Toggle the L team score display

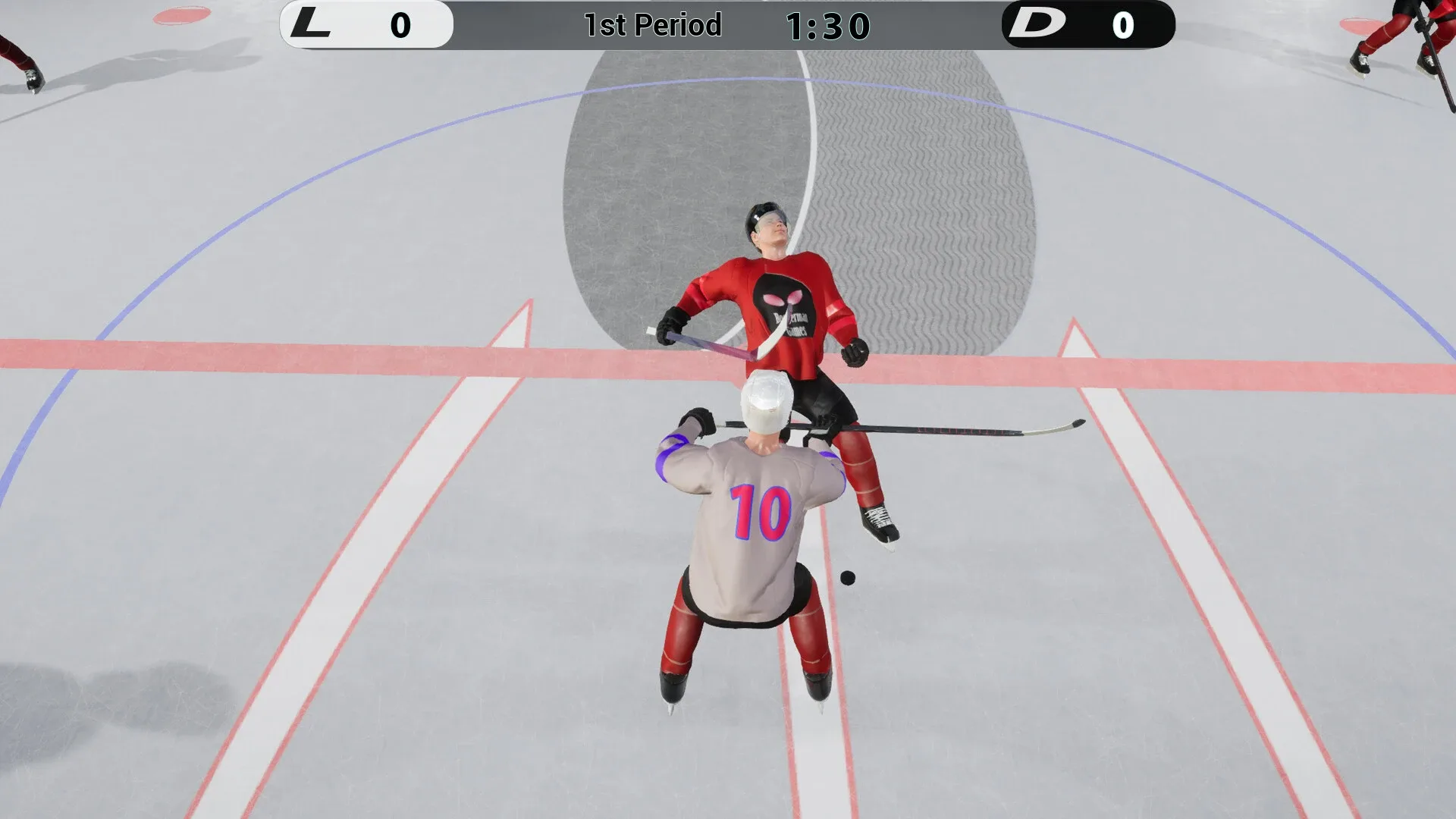[400, 25]
